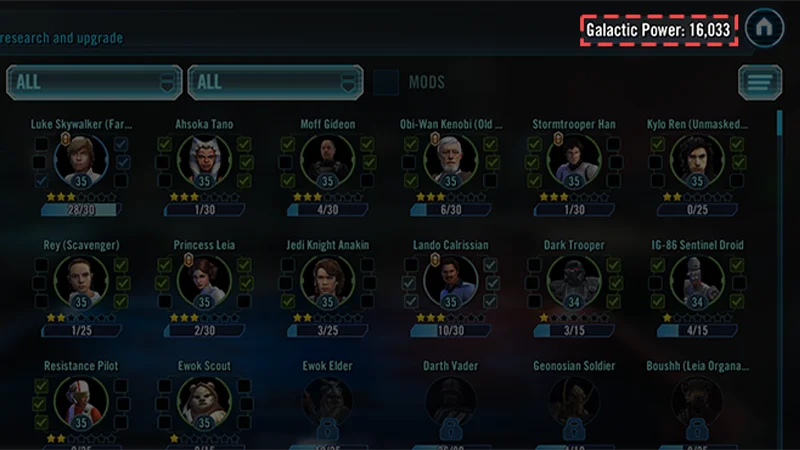Pick Stormtrooper Han from the roster

click(574, 158)
